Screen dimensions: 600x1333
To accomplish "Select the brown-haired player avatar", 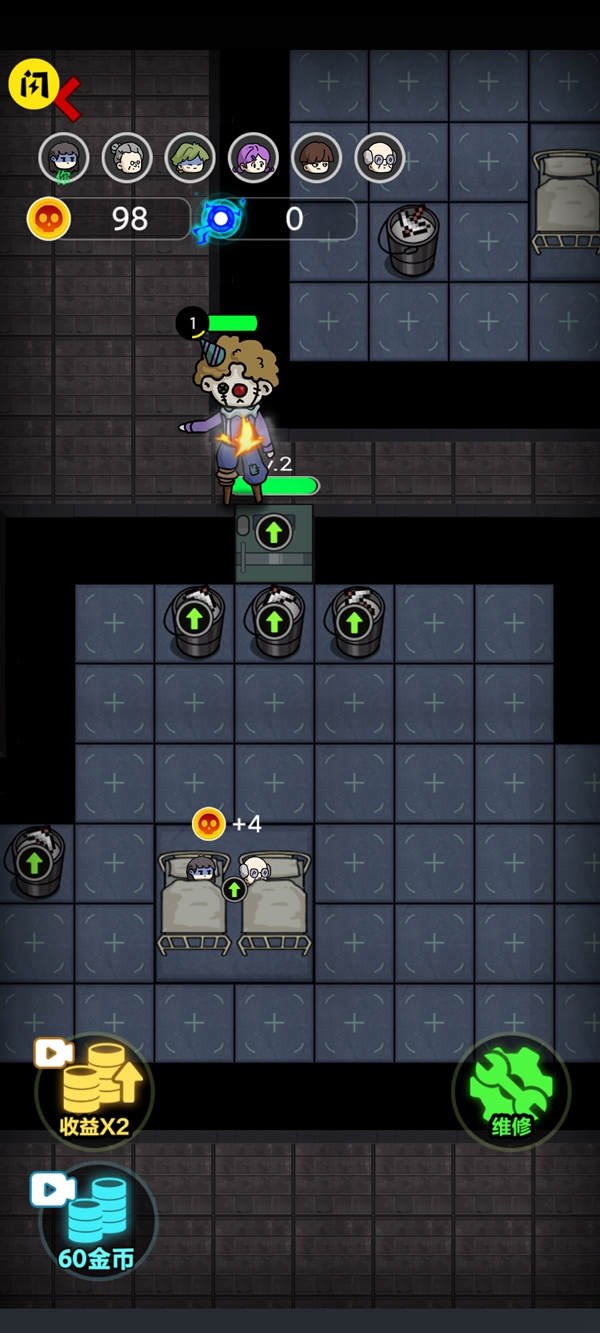I will pyautogui.click(x=317, y=158).
